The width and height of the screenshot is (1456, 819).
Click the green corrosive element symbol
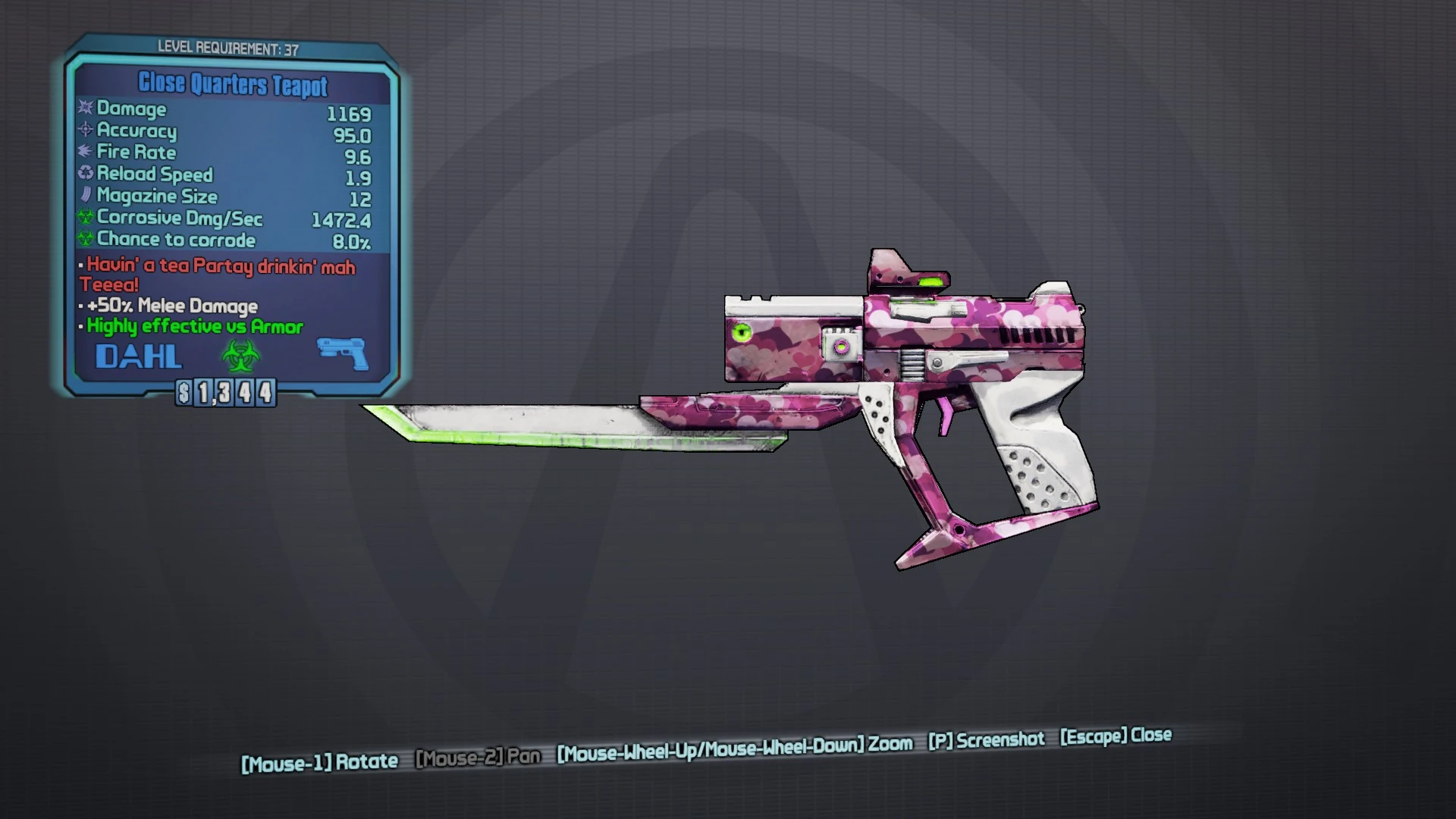tap(240, 355)
